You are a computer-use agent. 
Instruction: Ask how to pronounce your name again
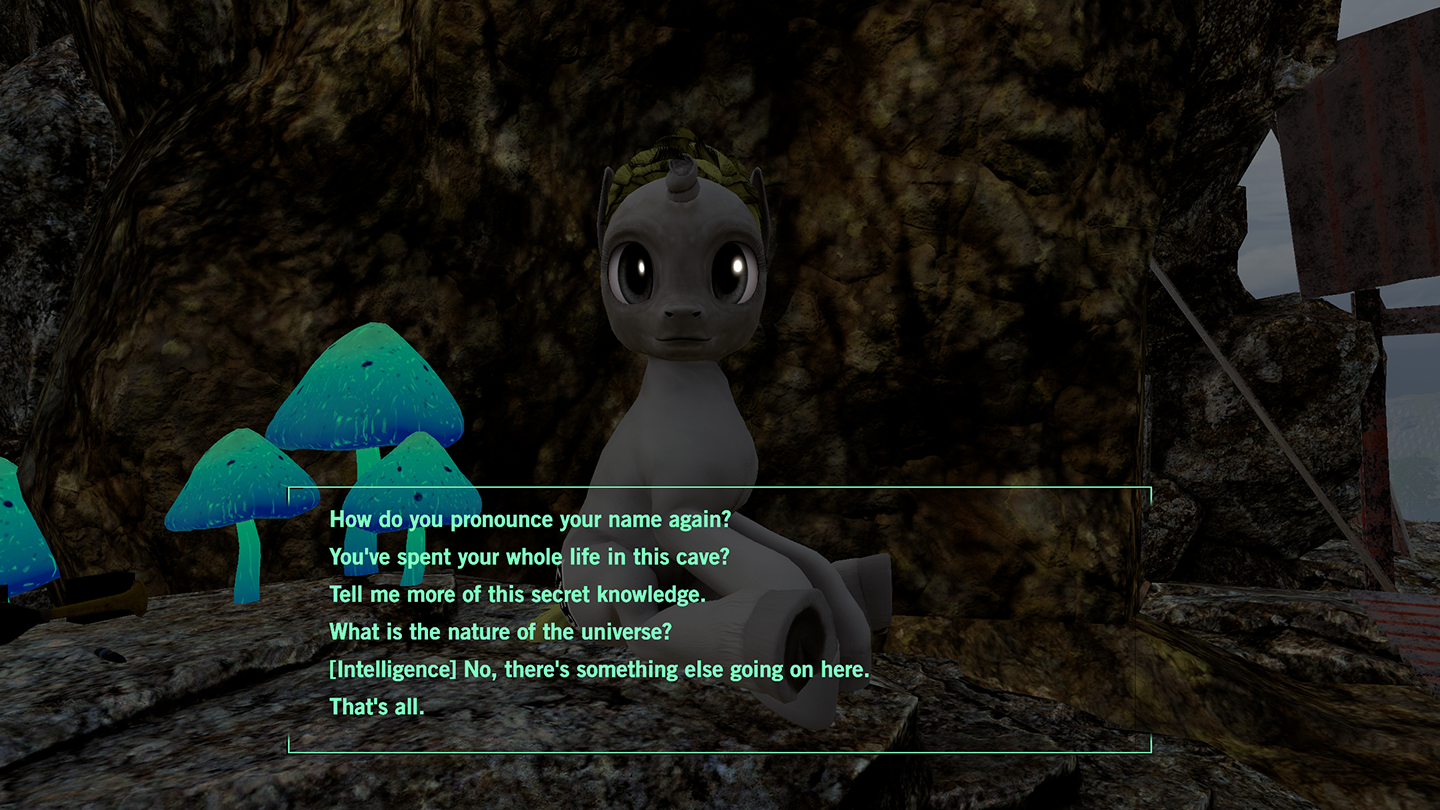[x=530, y=520]
